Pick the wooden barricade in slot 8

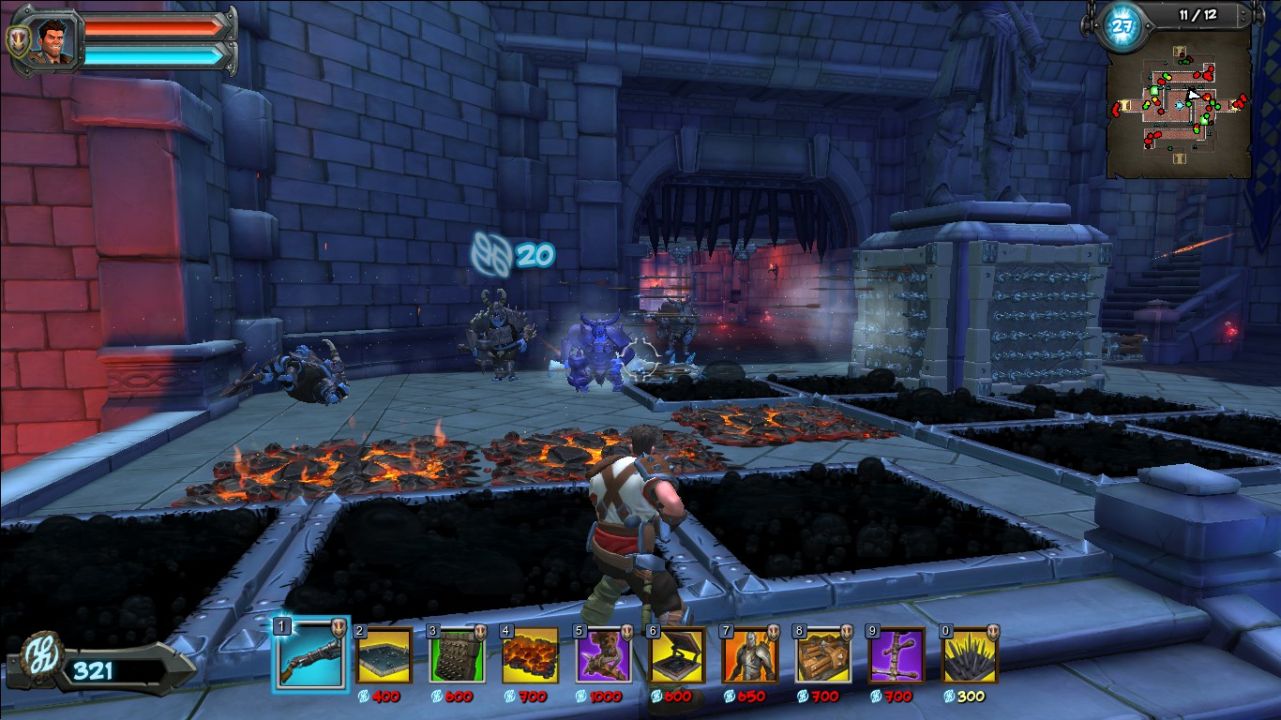(x=824, y=656)
